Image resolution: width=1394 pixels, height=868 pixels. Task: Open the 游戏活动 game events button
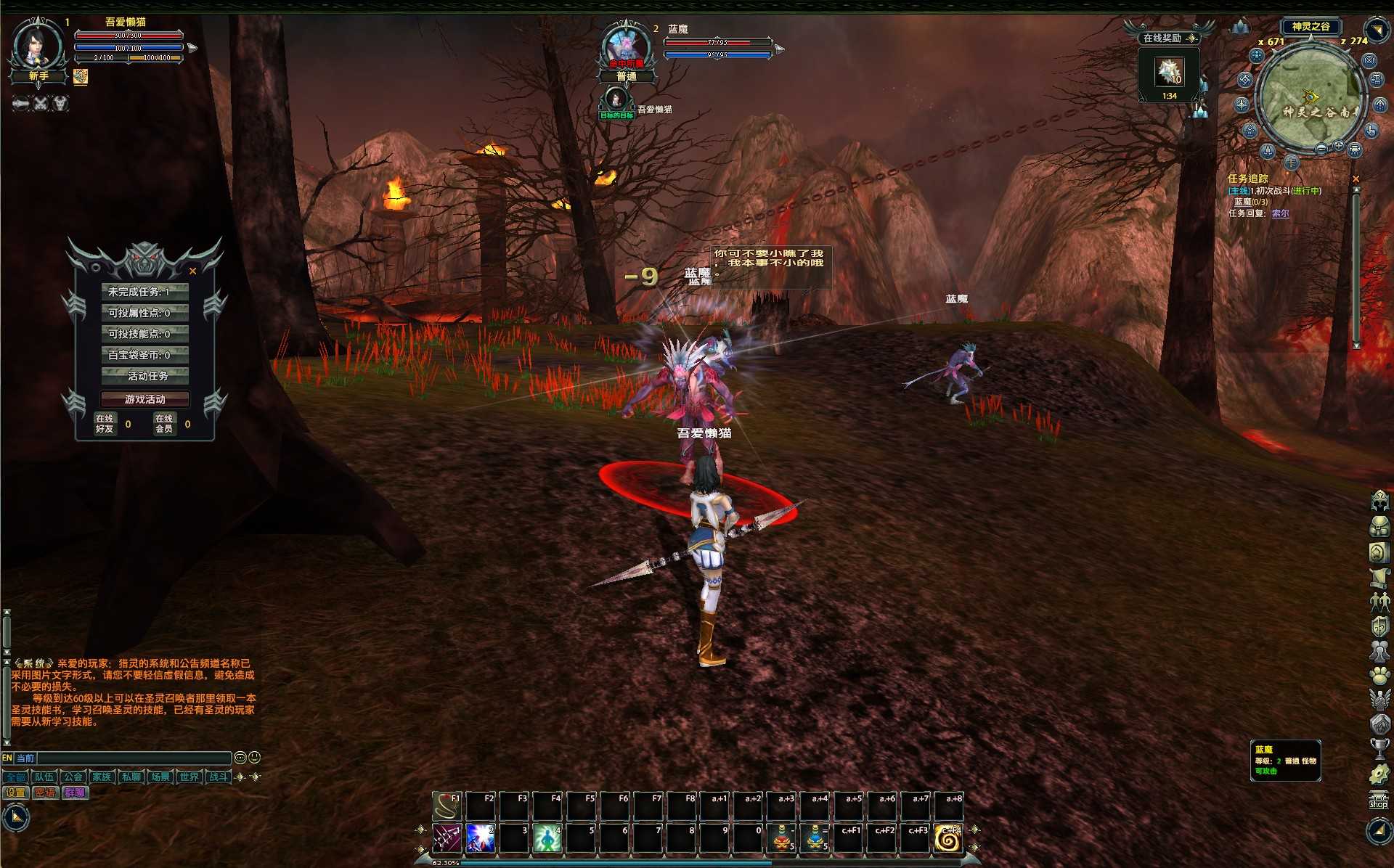[145, 399]
